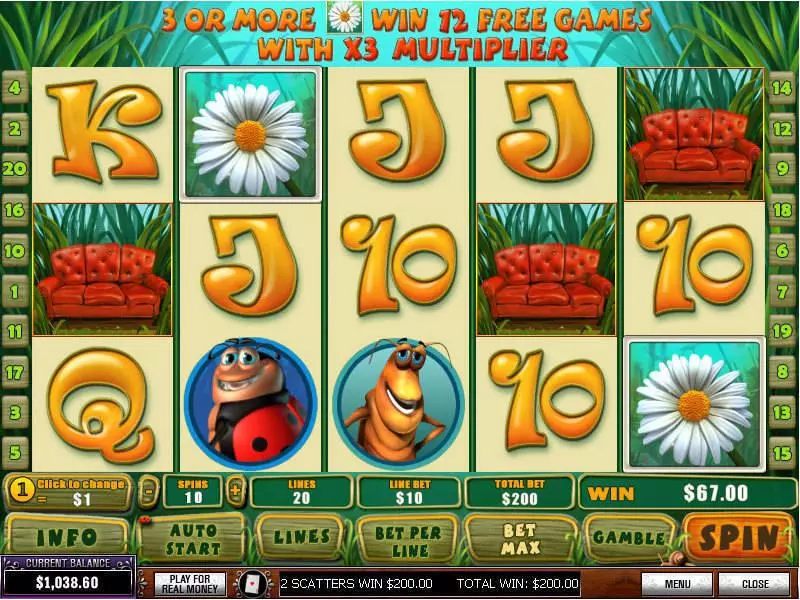Select payline marker number 20
The image size is (800, 600).
[15, 169]
